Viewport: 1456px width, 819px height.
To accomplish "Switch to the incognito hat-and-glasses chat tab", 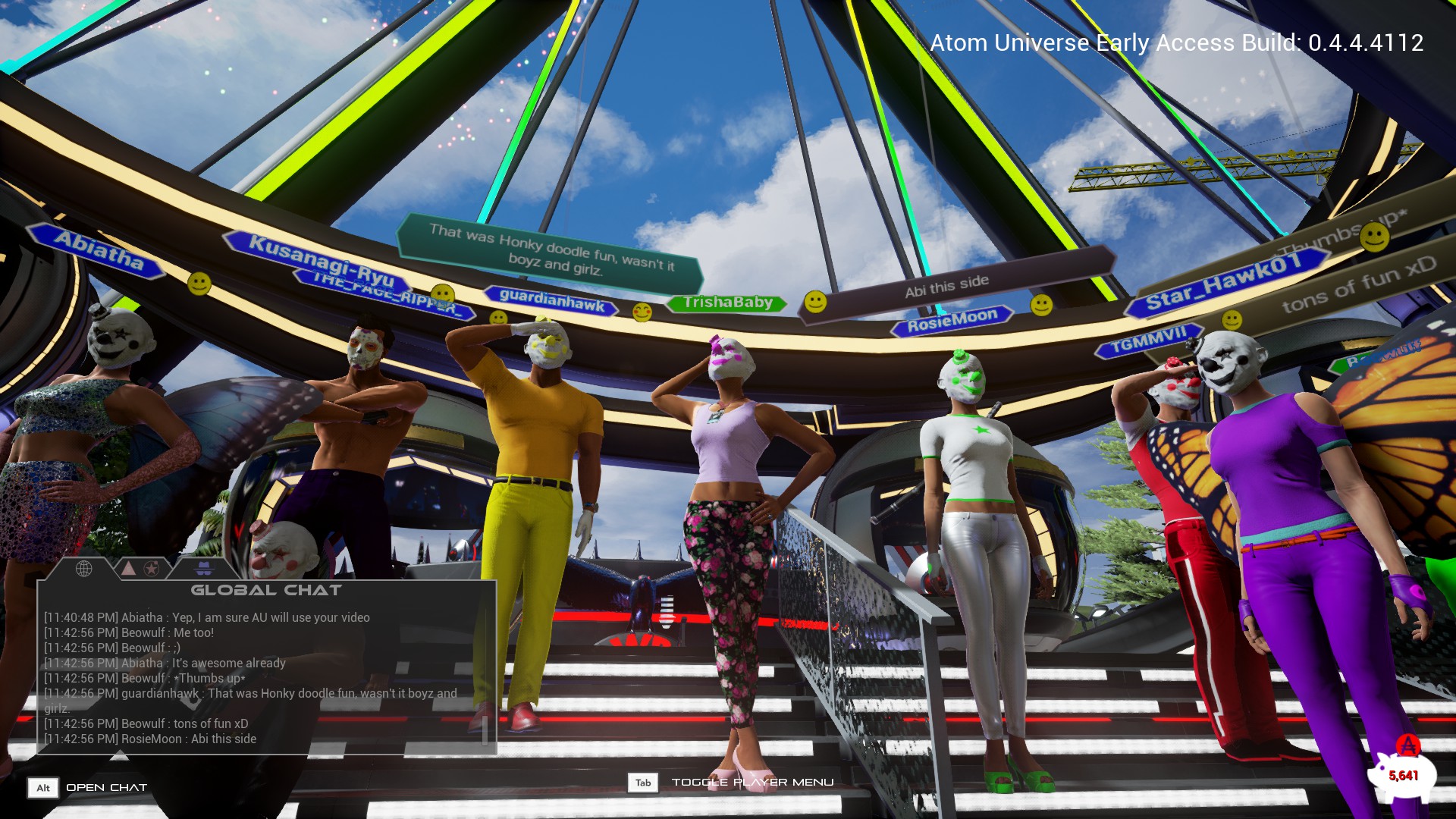I will coord(204,568).
